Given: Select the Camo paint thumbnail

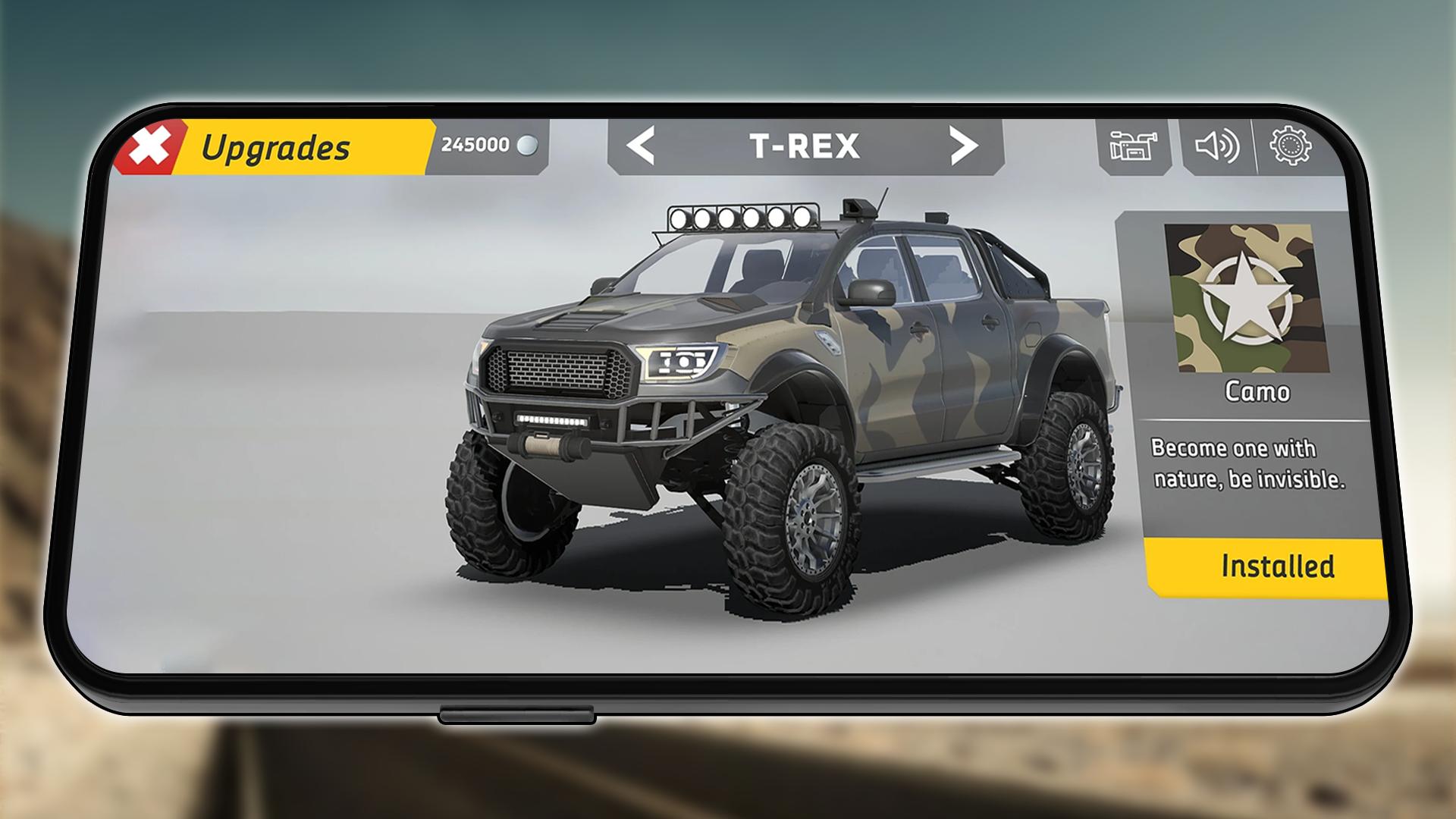Looking at the screenshot, I should coord(1246,297).
